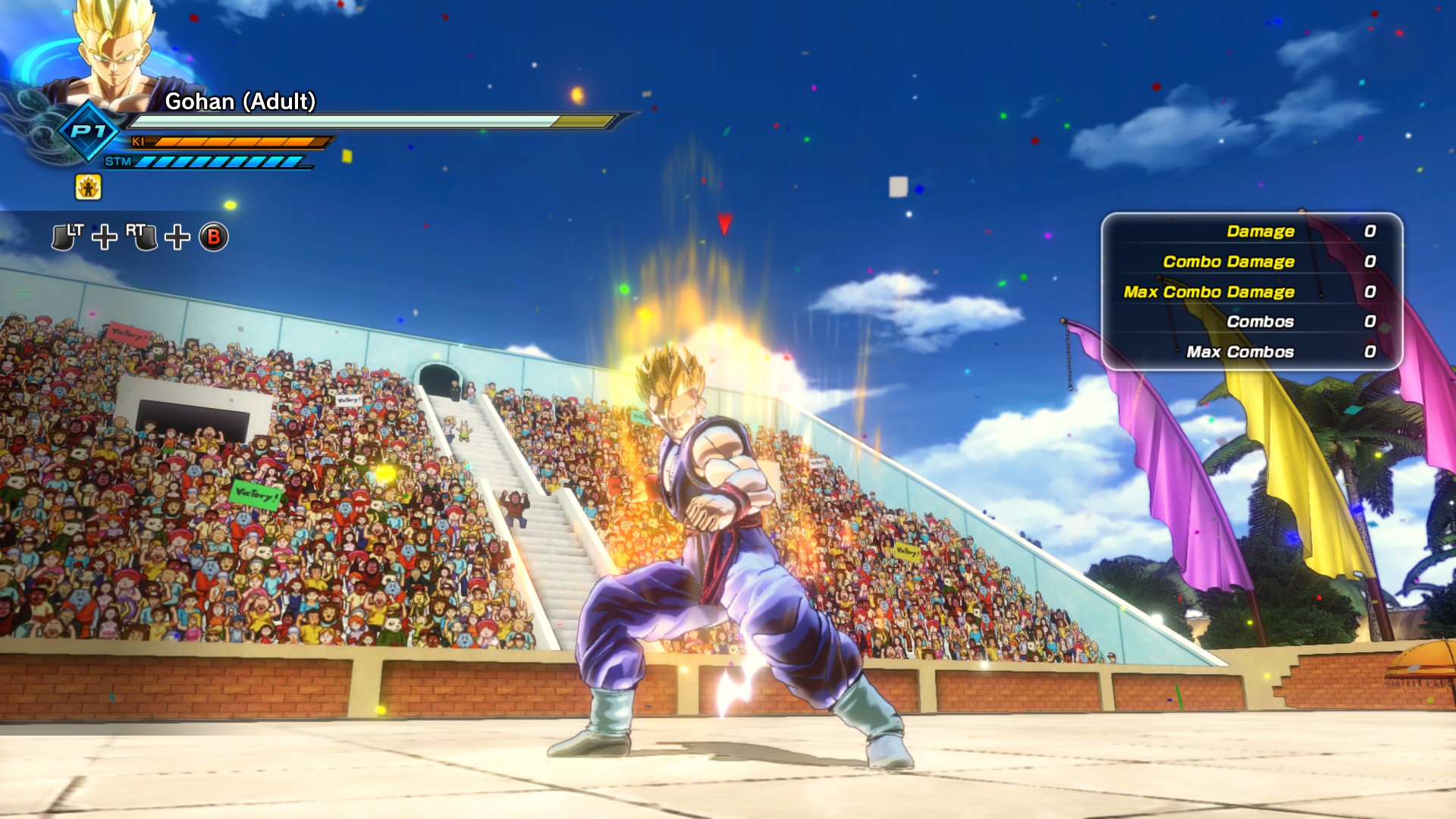Toggle the Combo Damage stat display

click(1228, 262)
